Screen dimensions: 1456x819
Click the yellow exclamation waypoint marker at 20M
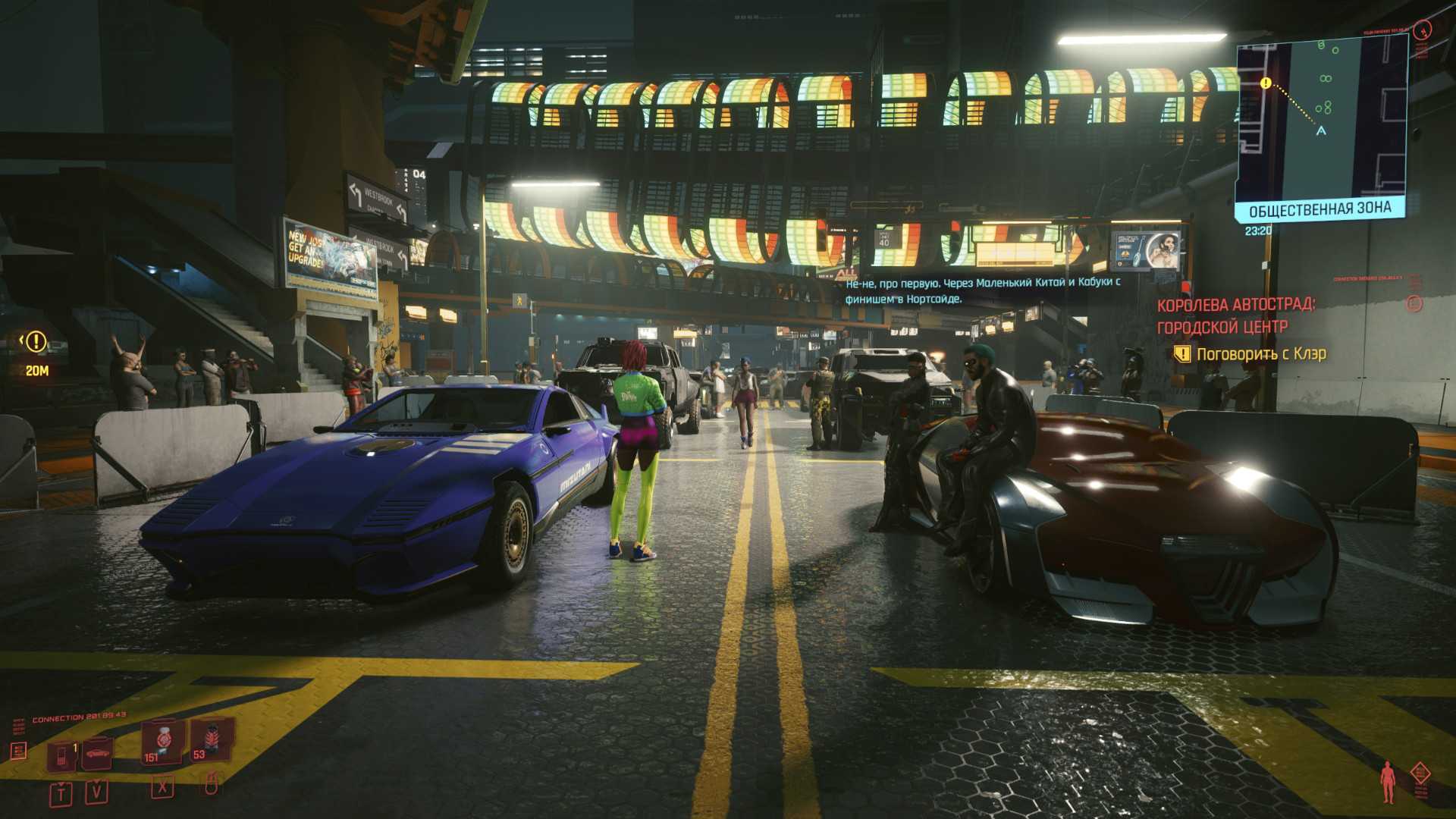pyautogui.click(x=36, y=342)
